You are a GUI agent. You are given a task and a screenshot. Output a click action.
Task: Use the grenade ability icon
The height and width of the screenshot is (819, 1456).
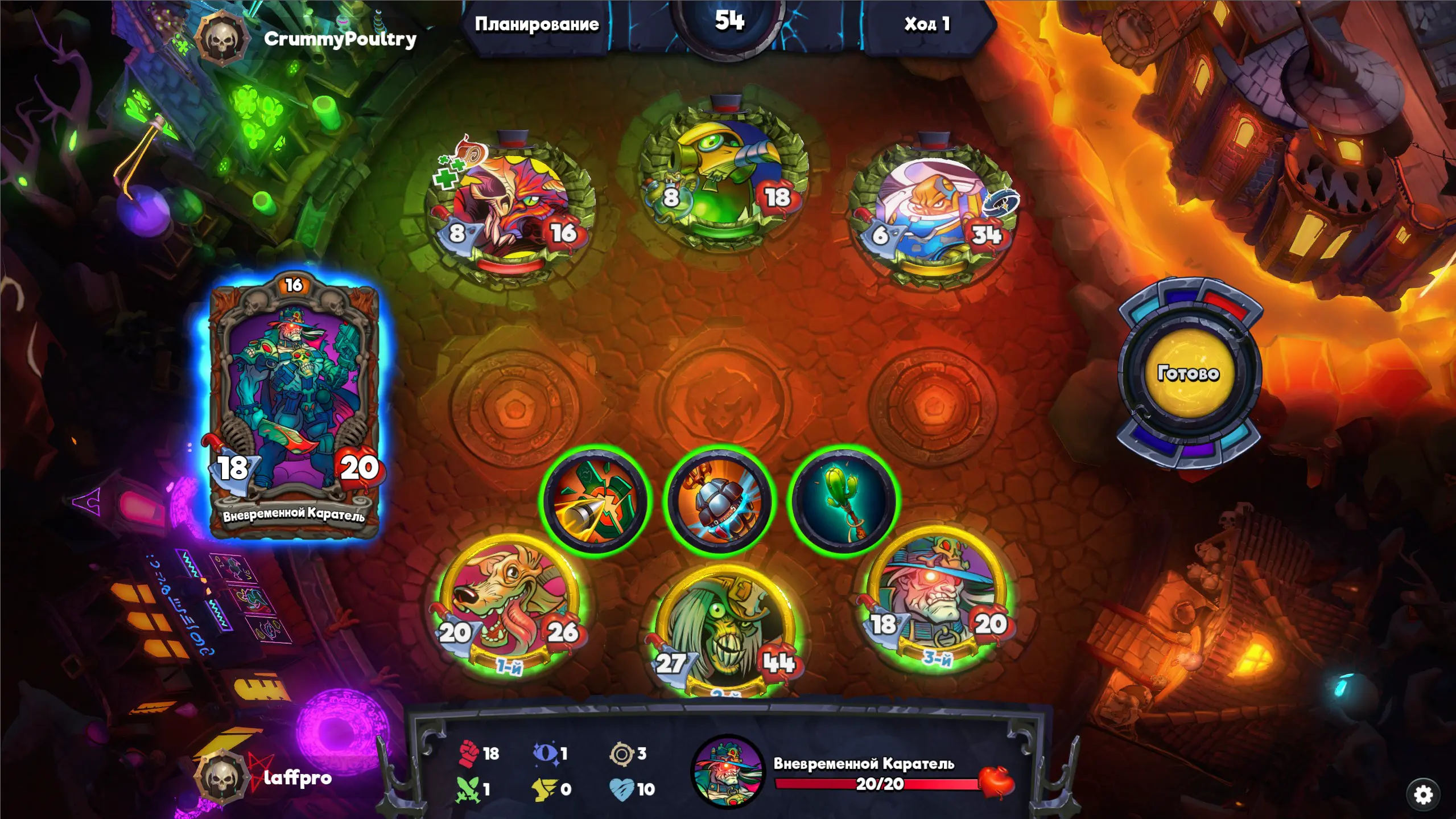click(x=720, y=501)
